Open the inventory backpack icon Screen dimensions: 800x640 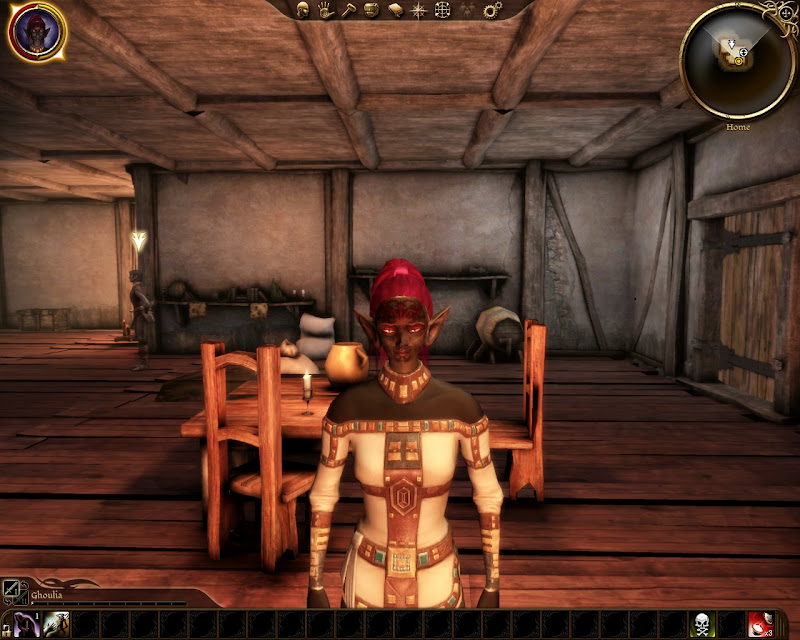371,10
